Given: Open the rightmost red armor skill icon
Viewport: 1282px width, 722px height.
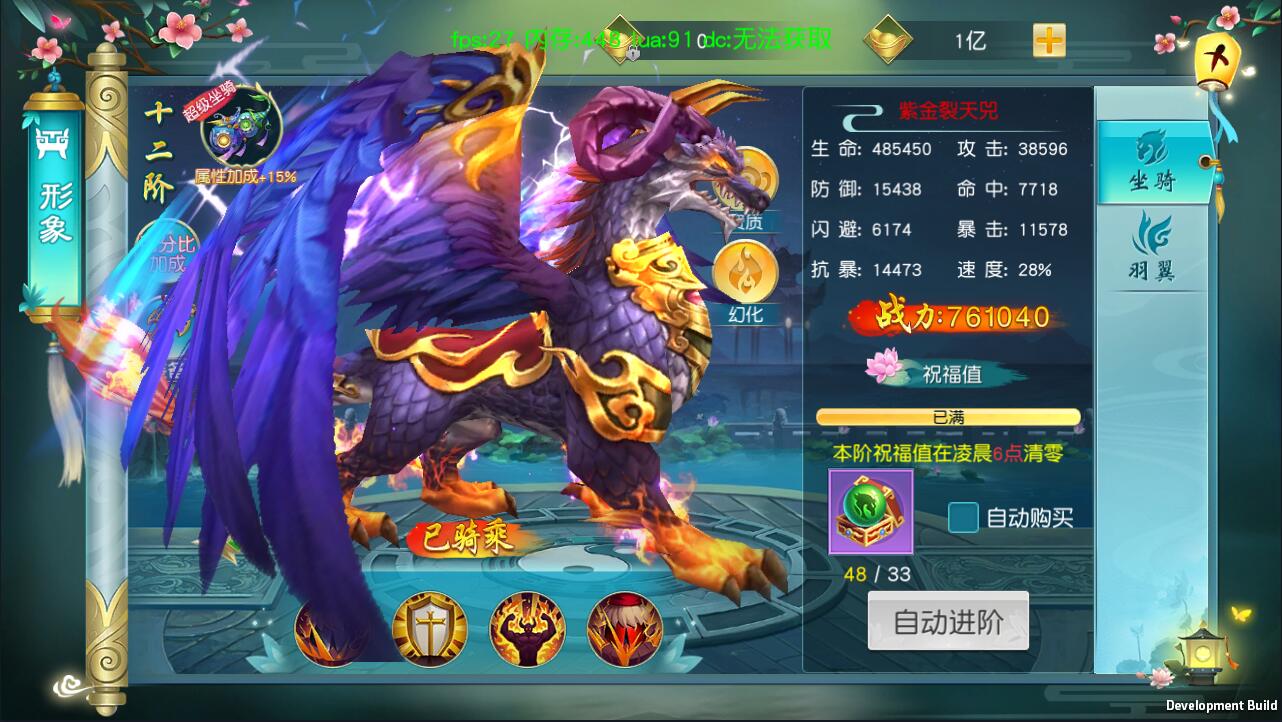Looking at the screenshot, I should tap(624, 628).
